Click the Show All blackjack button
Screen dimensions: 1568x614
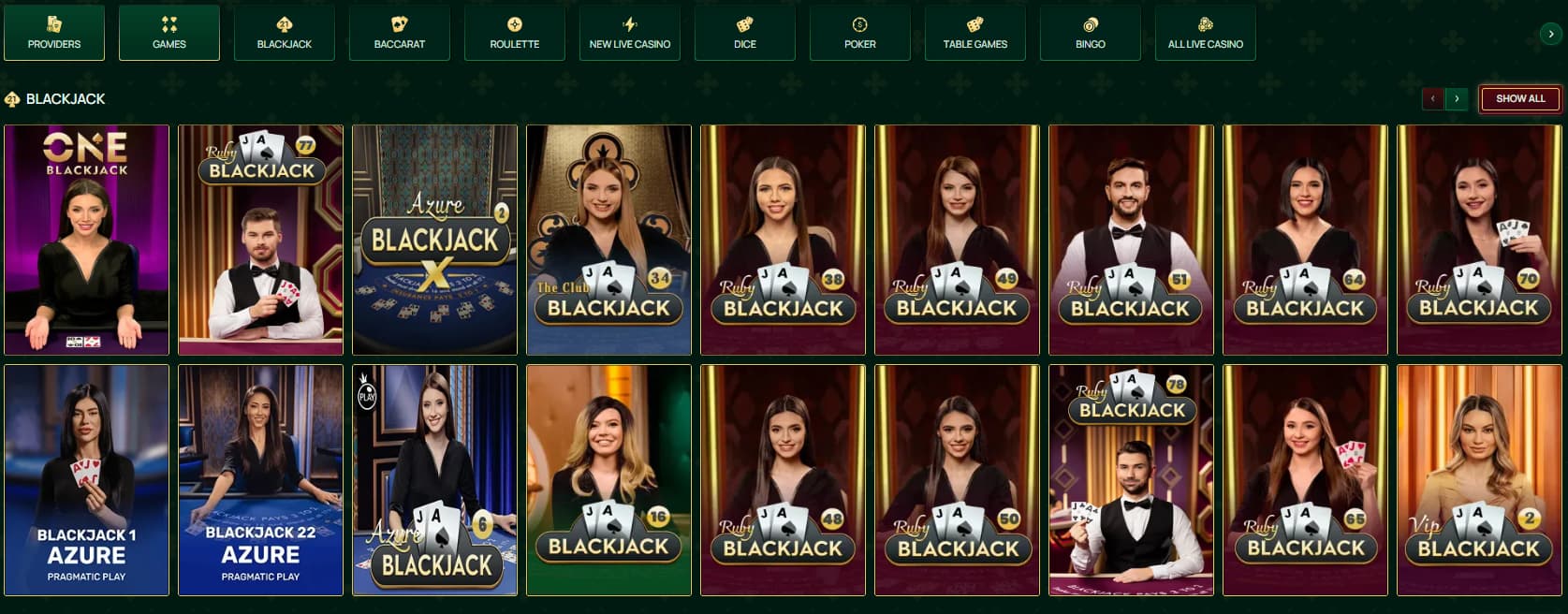(x=1520, y=98)
